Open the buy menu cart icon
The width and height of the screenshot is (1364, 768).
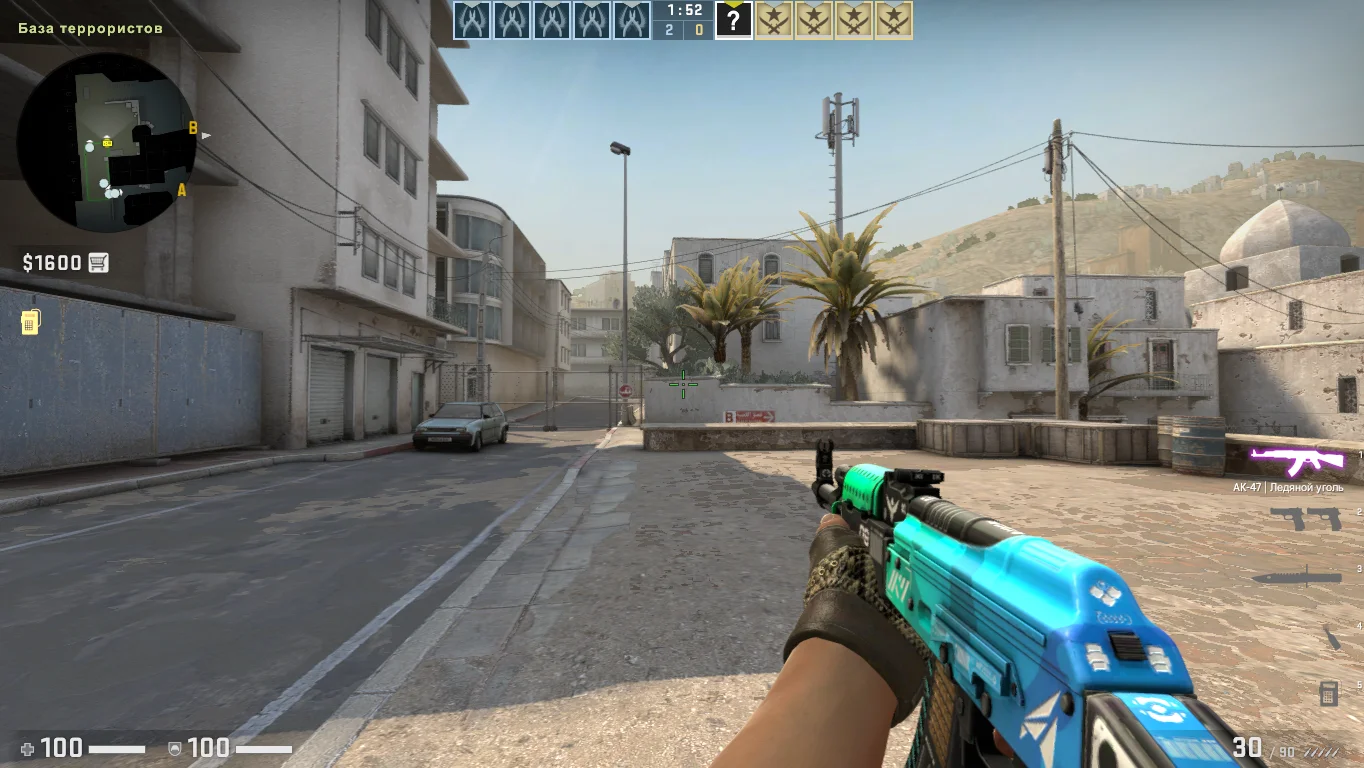pyautogui.click(x=98, y=263)
